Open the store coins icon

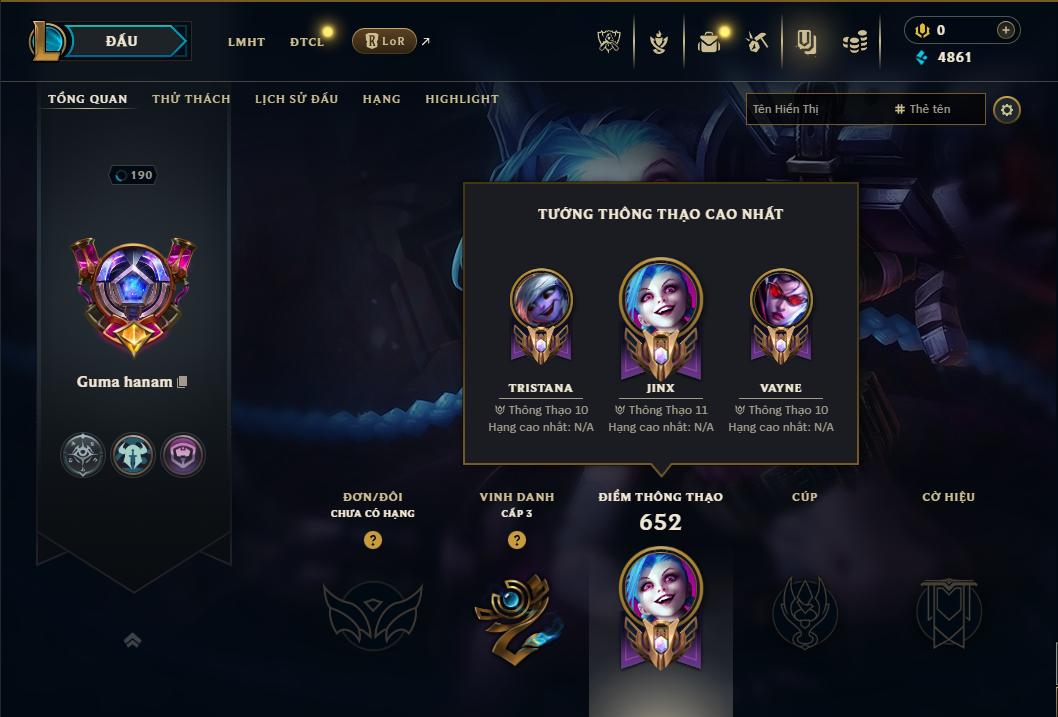click(854, 42)
